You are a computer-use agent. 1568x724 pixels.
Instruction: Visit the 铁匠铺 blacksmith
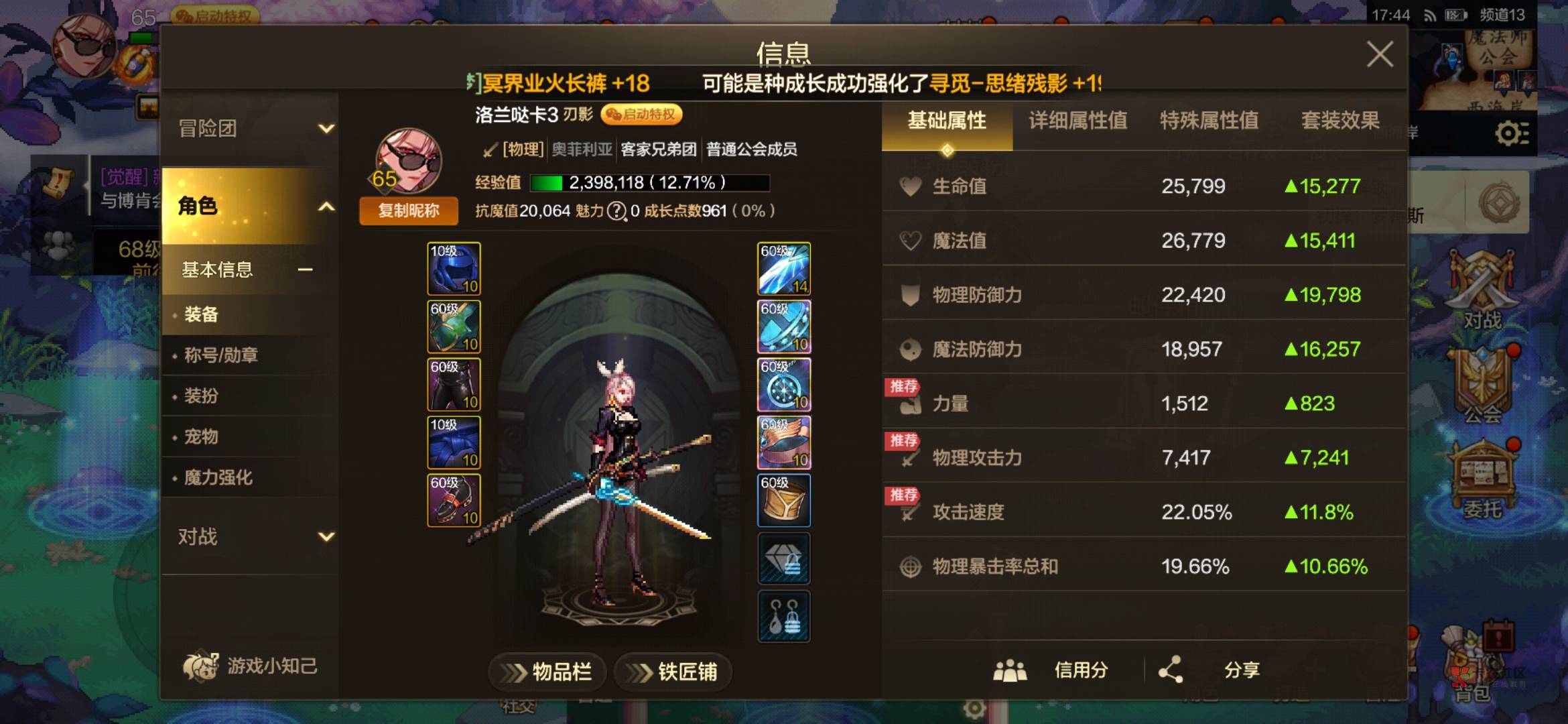pyautogui.click(x=673, y=671)
